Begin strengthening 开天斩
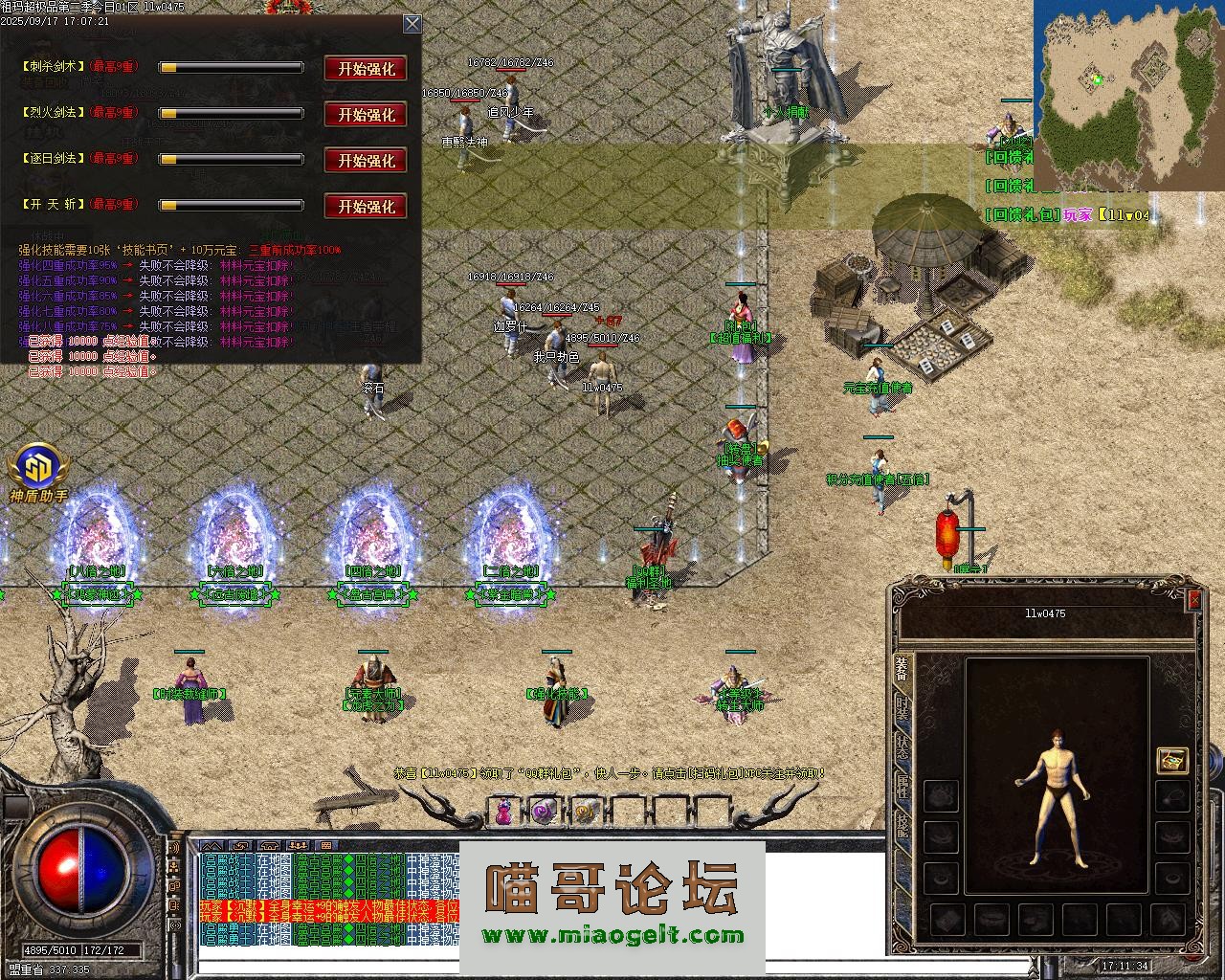 366,207
